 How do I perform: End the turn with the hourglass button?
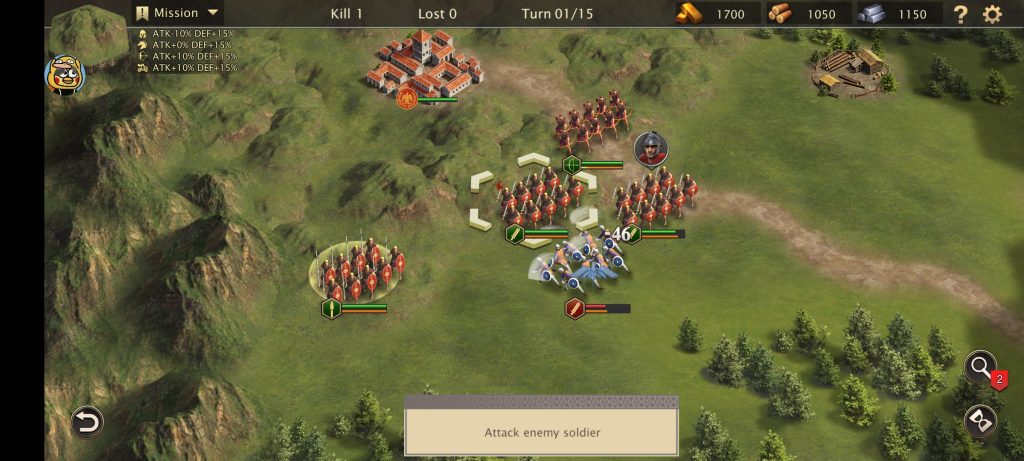(x=980, y=421)
